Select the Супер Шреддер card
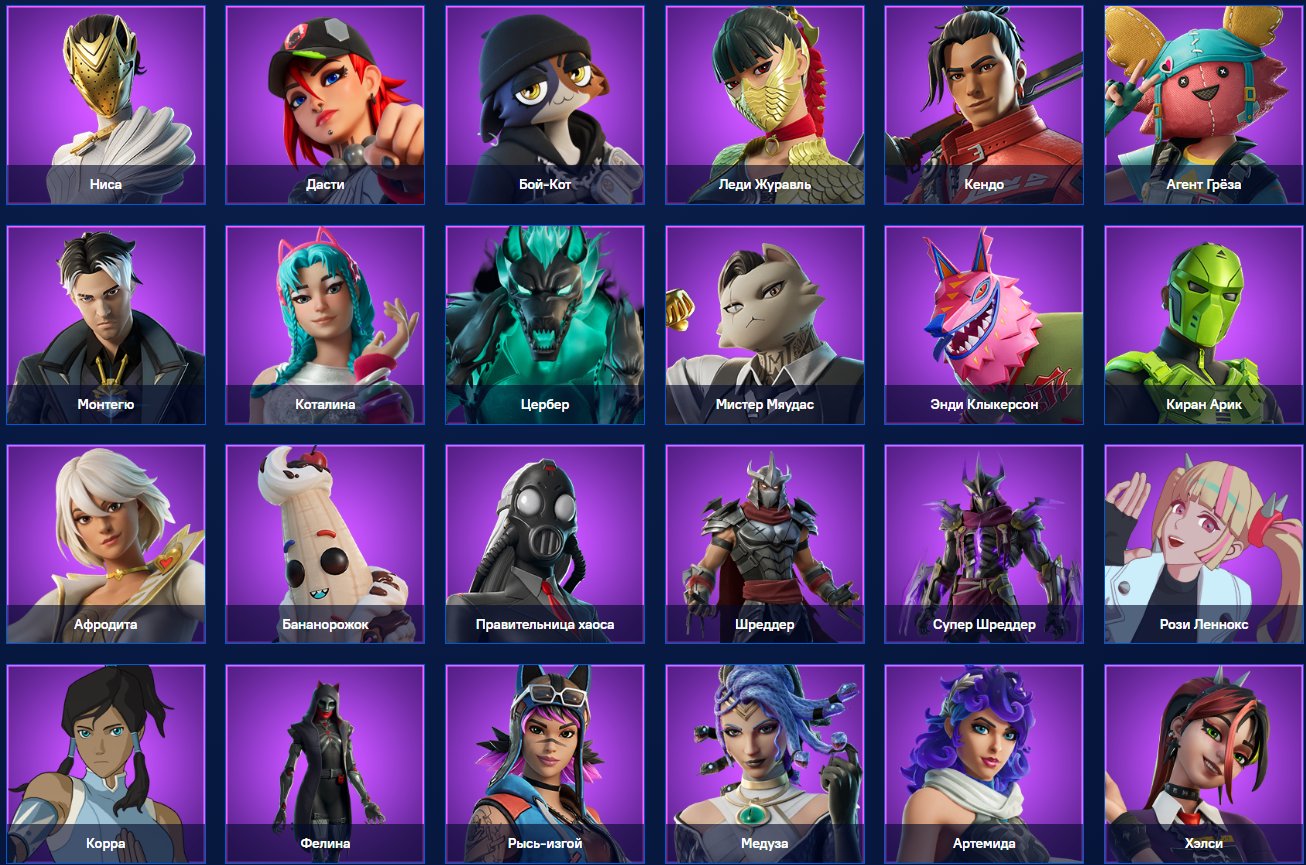The image size is (1306, 865). point(983,542)
